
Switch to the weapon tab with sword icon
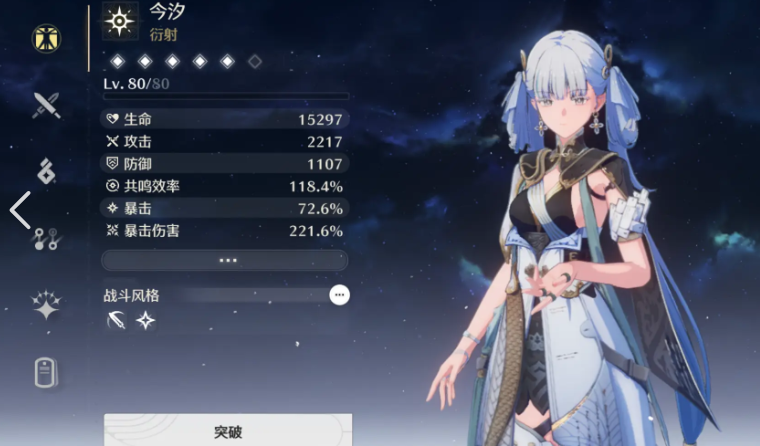tap(46, 104)
